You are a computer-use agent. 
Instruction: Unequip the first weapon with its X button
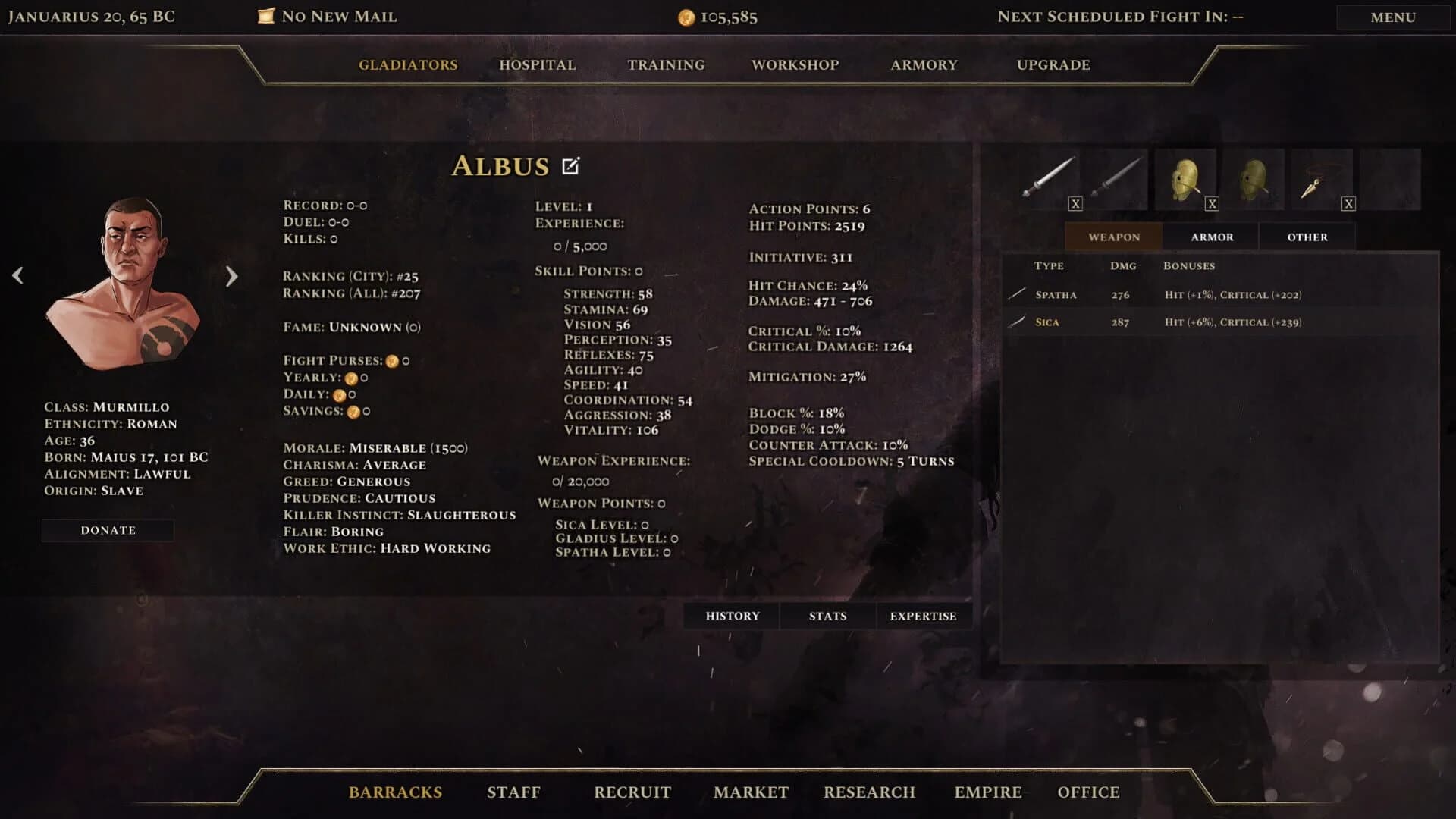tap(1075, 203)
